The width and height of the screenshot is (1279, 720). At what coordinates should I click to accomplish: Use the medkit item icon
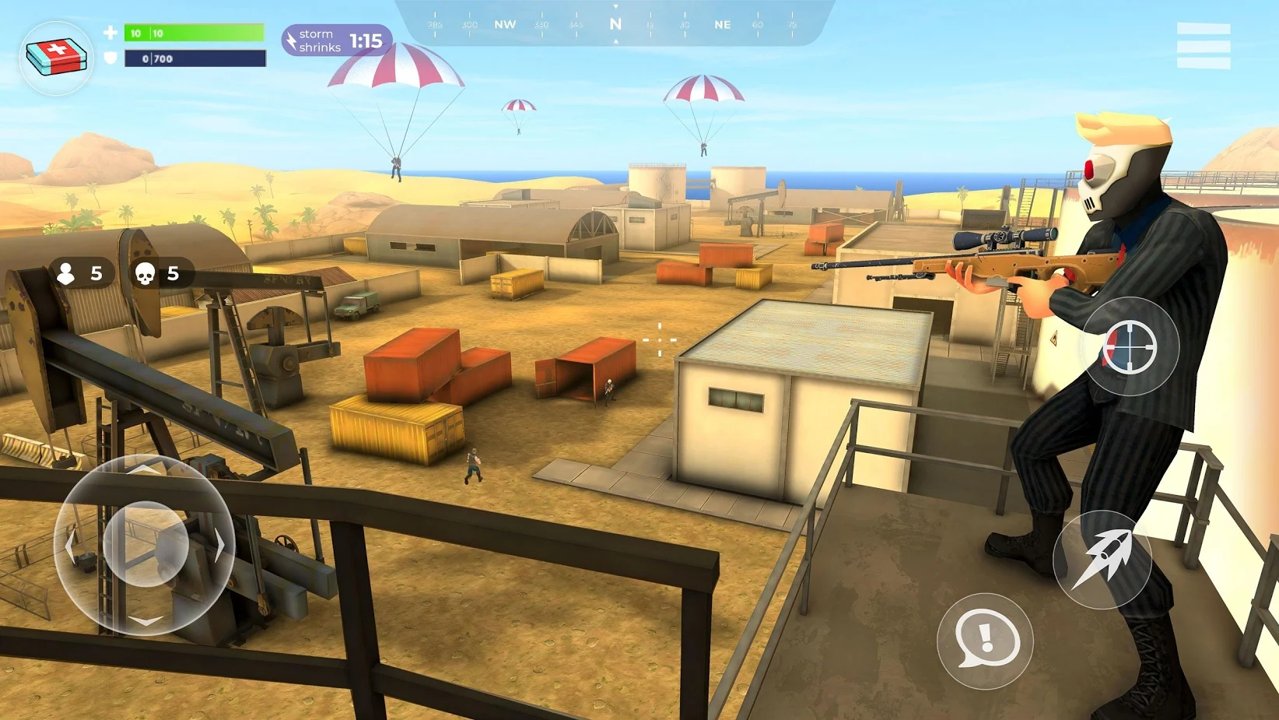point(56,58)
